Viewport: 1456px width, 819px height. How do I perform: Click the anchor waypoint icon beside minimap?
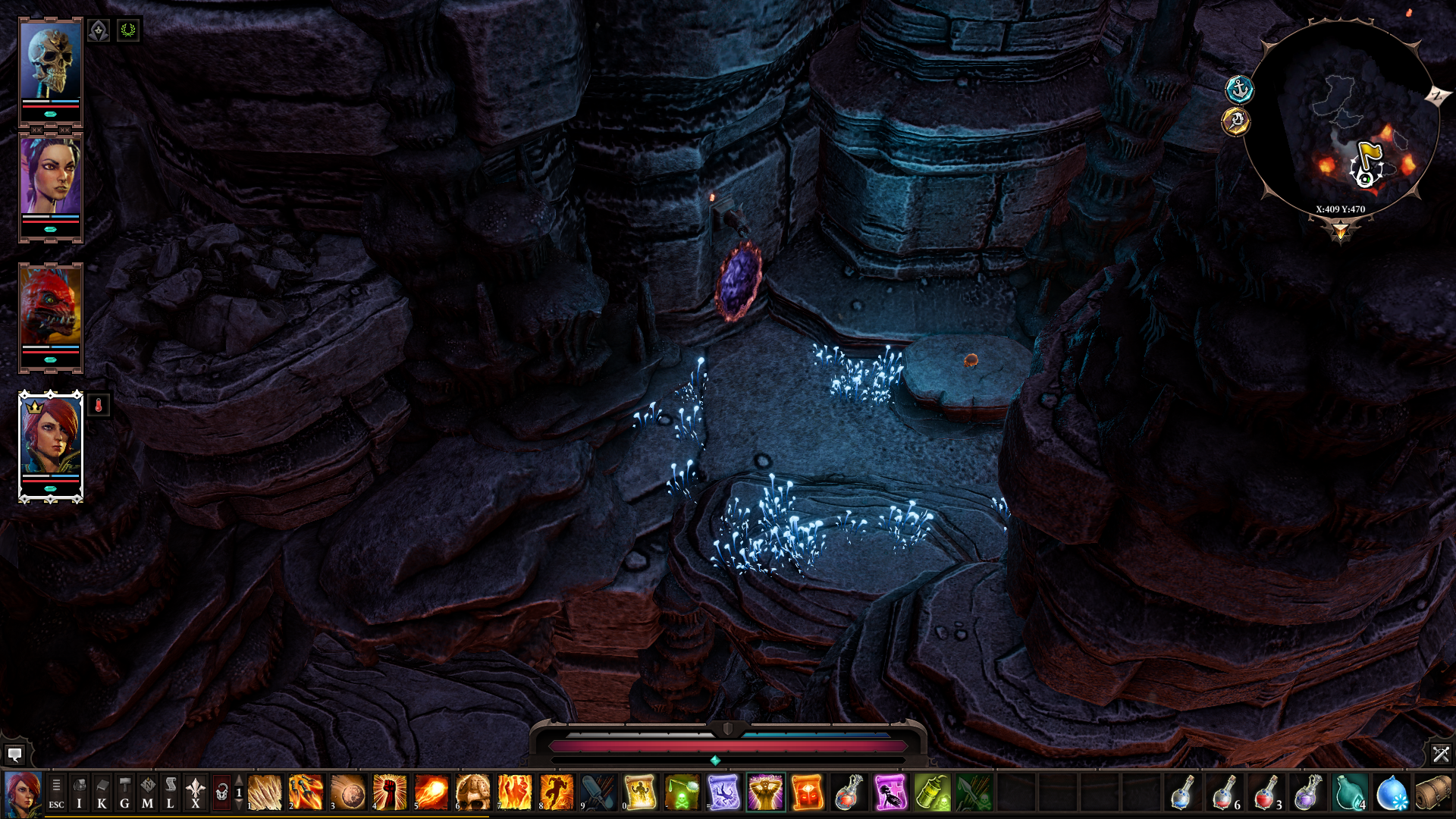(x=1239, y=90)
